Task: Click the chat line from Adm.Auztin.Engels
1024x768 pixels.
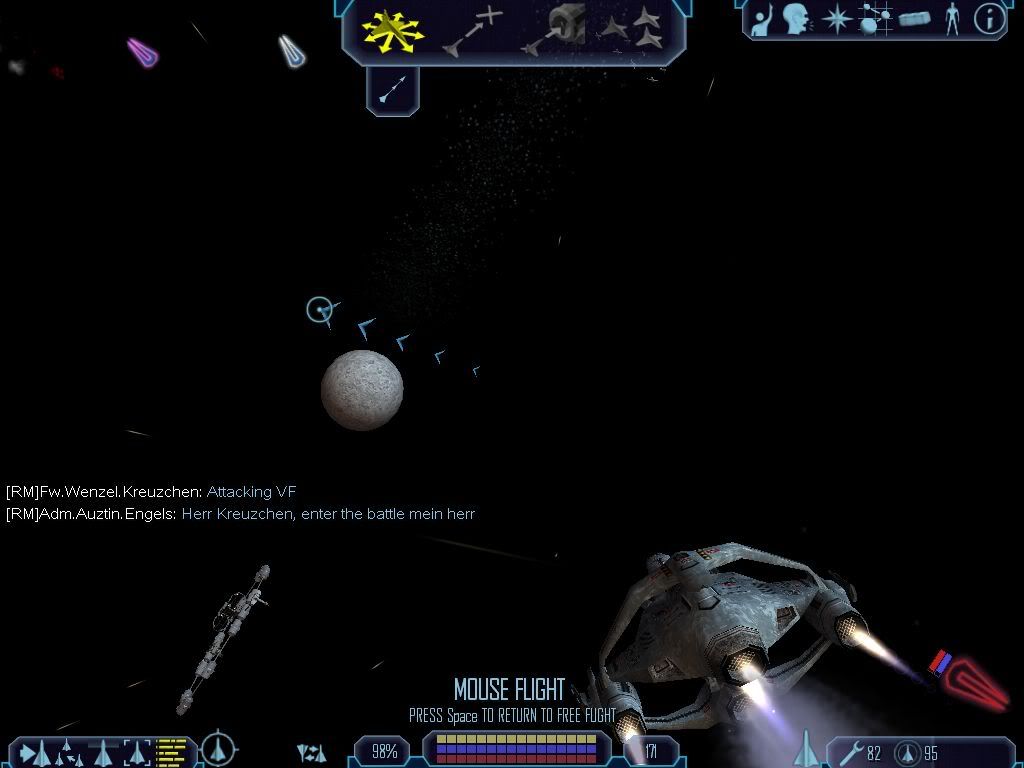Action: pyautogui.click(x=240, y=514)
